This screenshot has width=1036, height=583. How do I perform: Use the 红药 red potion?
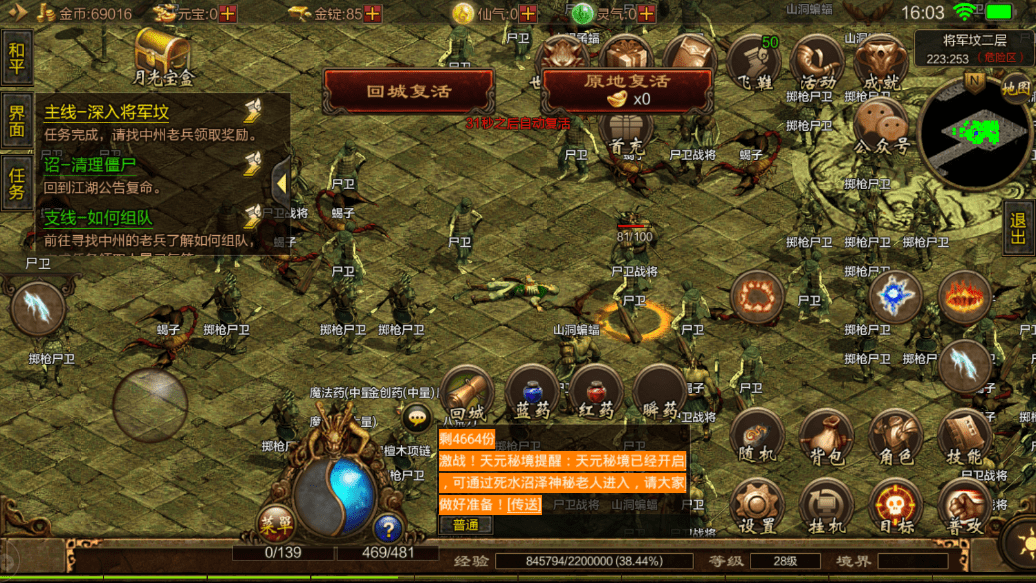pyautogui.click(x=596, y=393)
